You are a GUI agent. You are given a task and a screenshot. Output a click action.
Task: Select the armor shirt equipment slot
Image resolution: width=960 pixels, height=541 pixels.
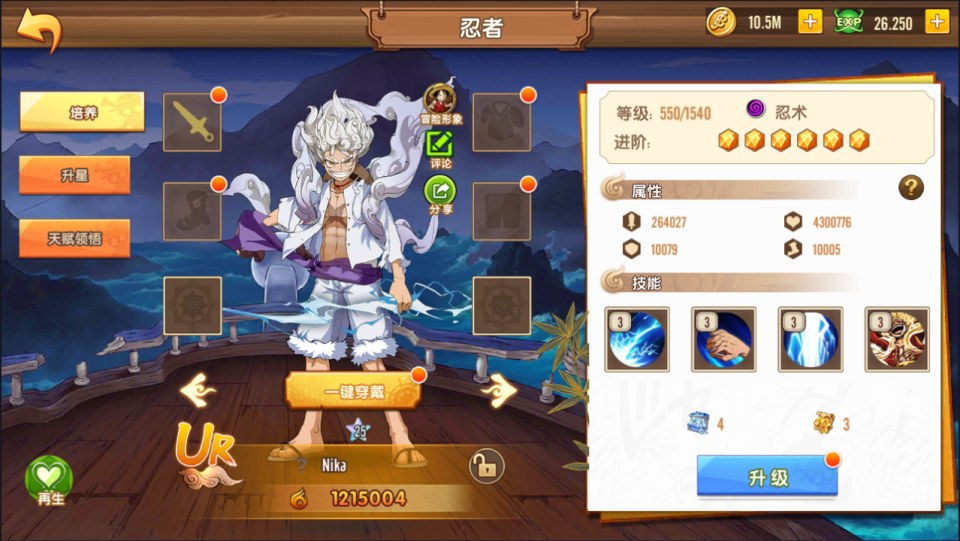point(501,122)
